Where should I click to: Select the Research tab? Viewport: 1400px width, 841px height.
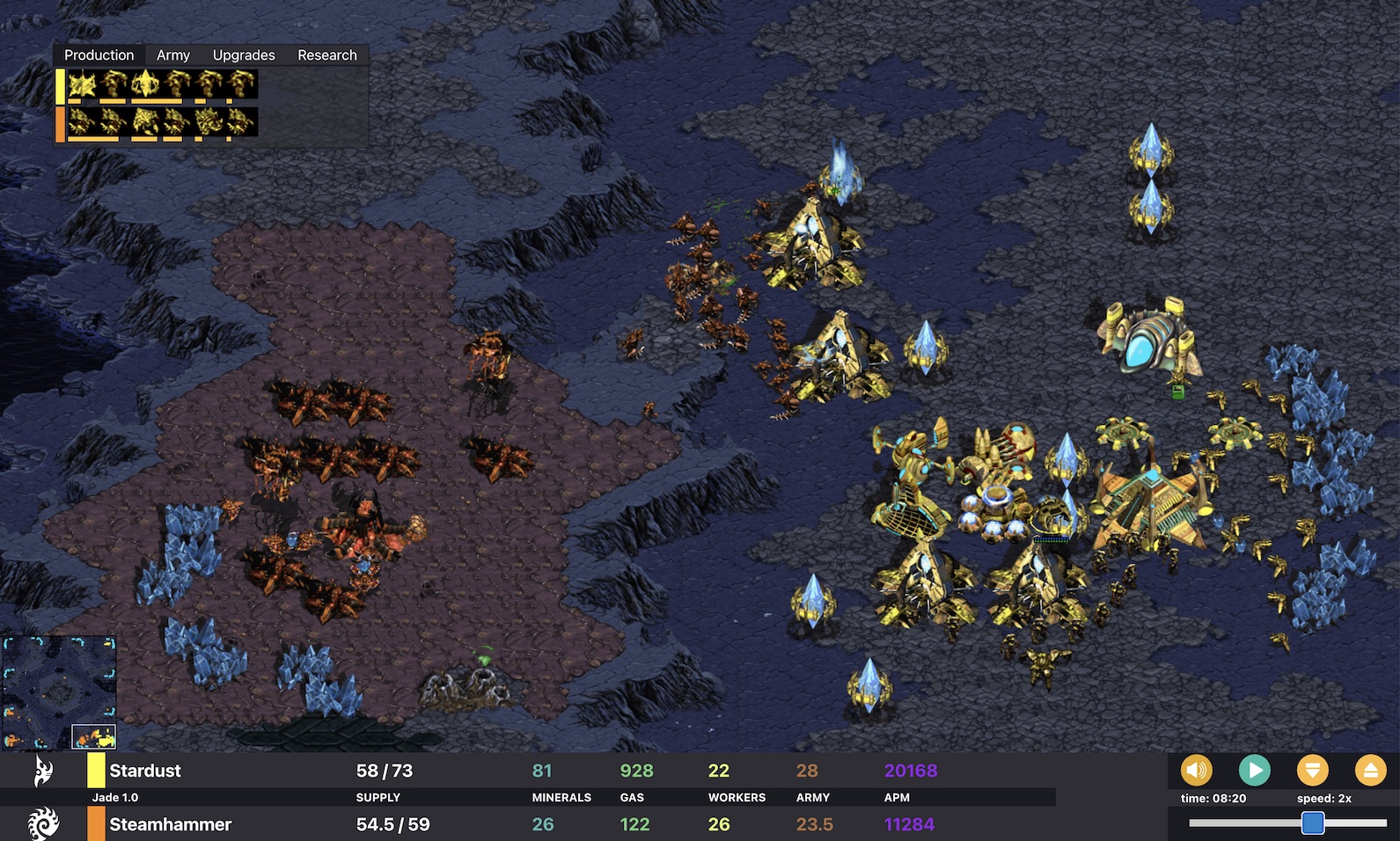pos(326,55)
